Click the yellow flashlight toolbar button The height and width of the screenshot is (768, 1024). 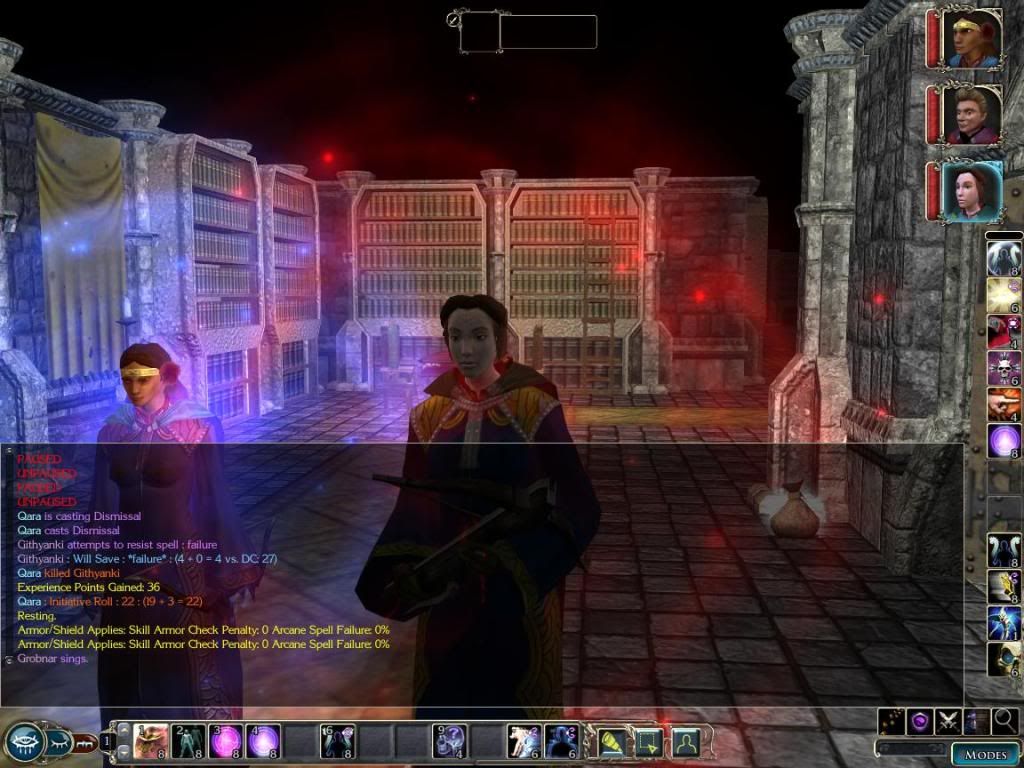click(611, 742)
